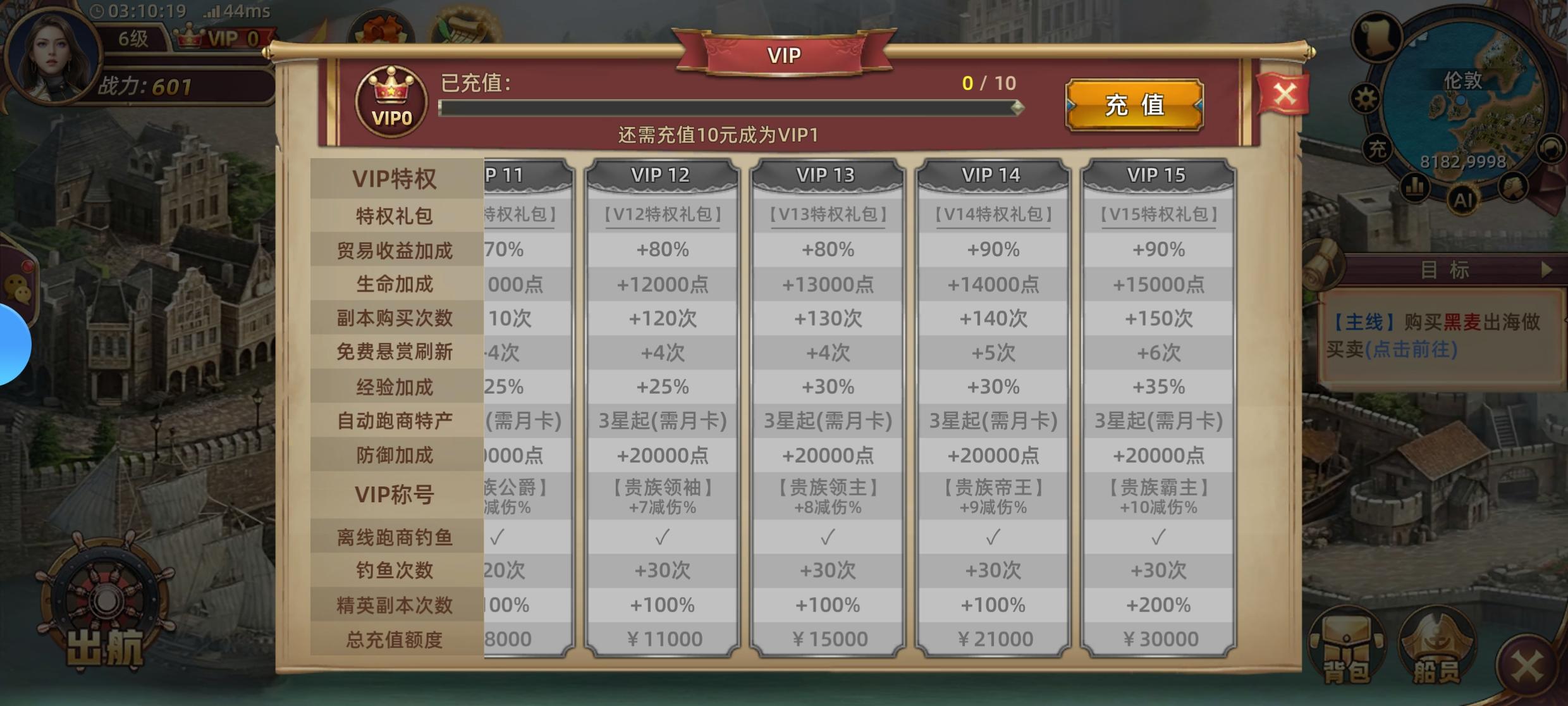The image size is (1568, 706).
Task: Click the VIP recharge progress bar handle
Action: coord(1017,108)
